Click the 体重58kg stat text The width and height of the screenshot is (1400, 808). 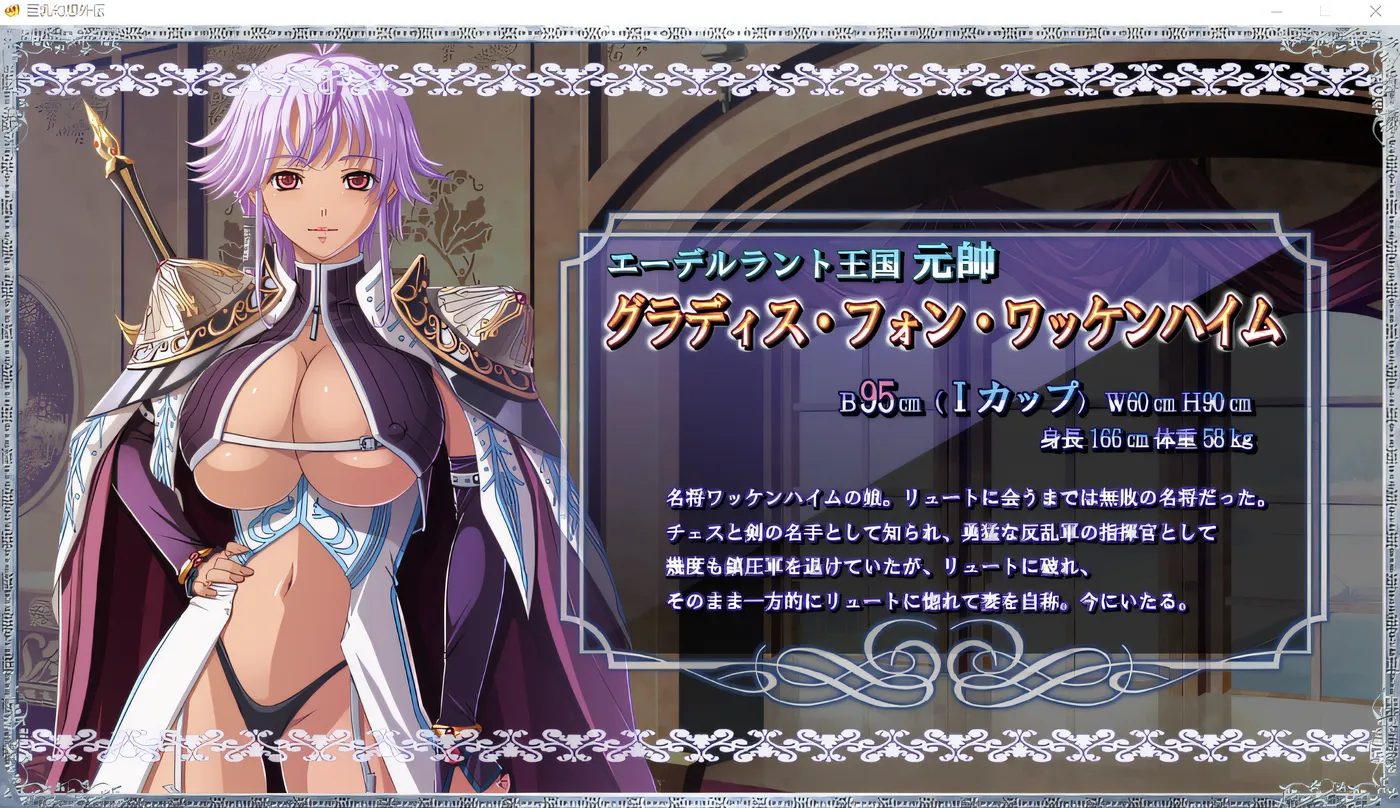(x=1215, y=438)
